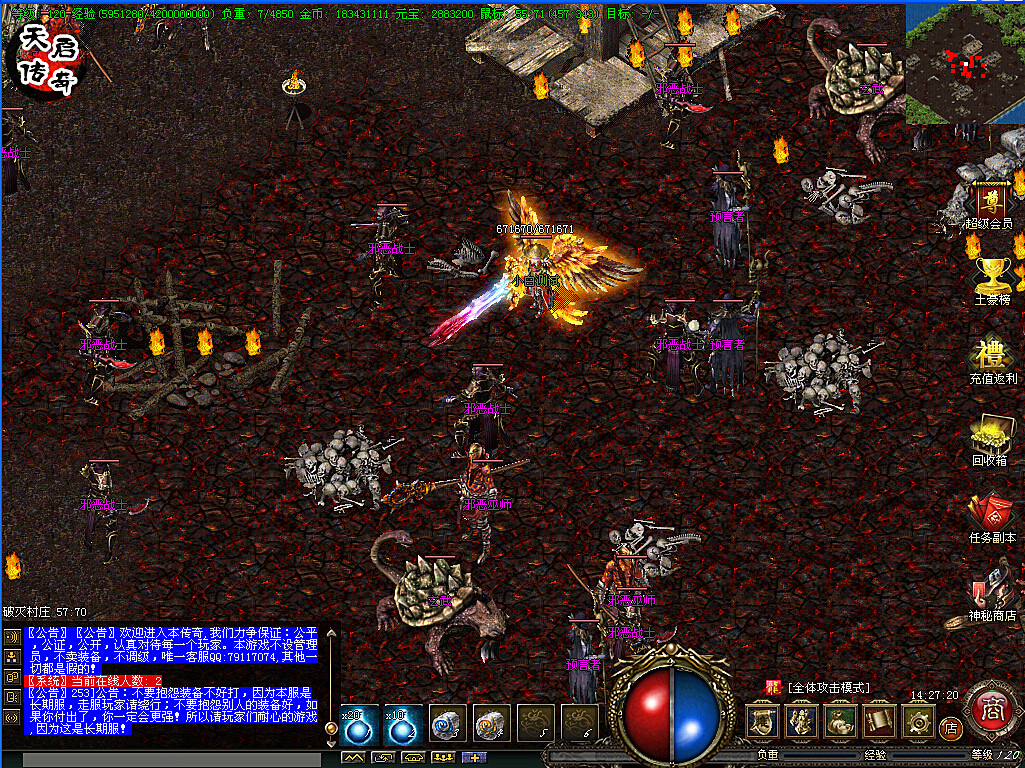The height and width of the screenshot is (768, 1025).
Task: Click the blue plus button under hotbar
Action: pos(472,757)
